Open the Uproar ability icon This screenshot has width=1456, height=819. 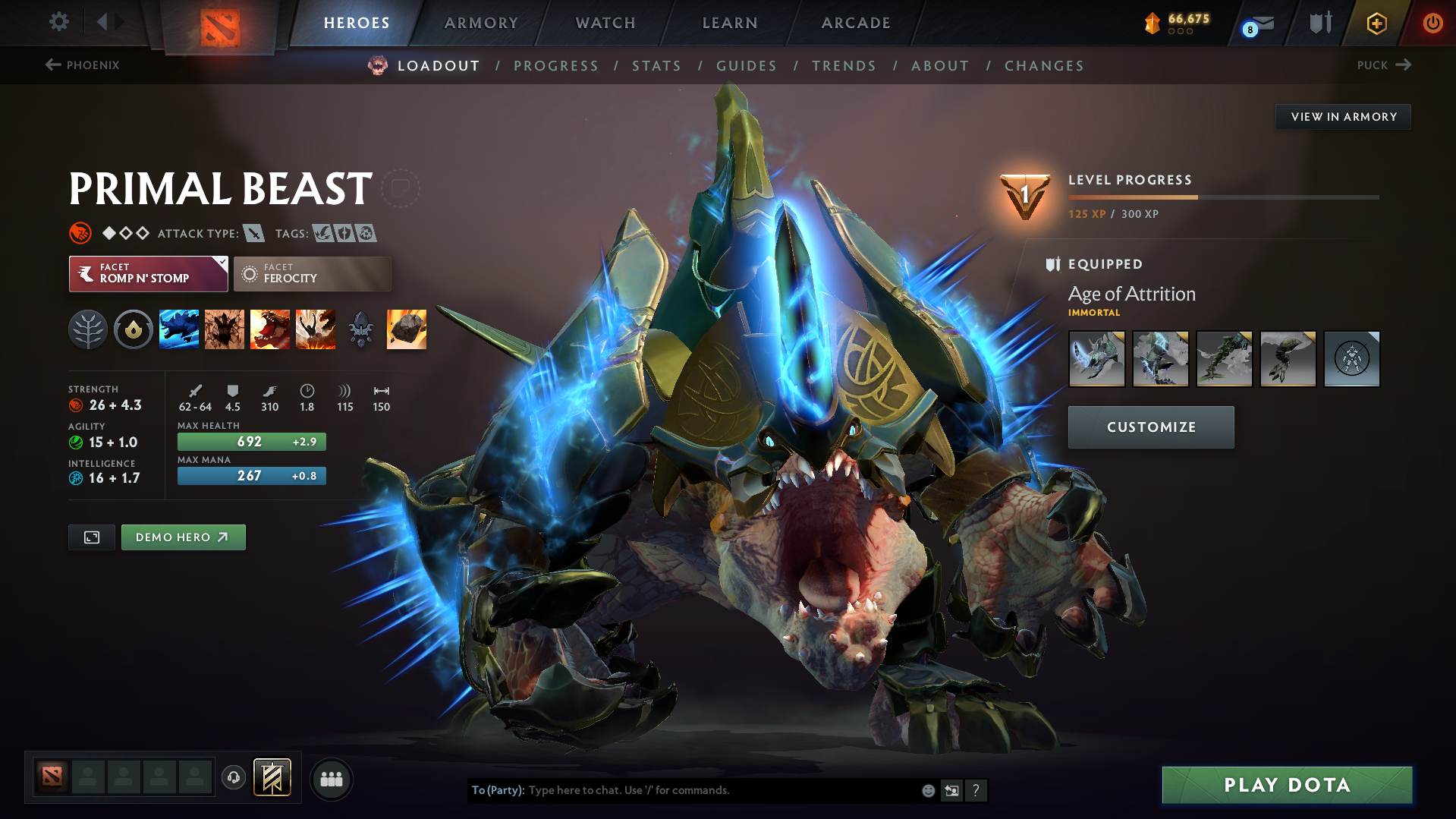tap(270, 329)
